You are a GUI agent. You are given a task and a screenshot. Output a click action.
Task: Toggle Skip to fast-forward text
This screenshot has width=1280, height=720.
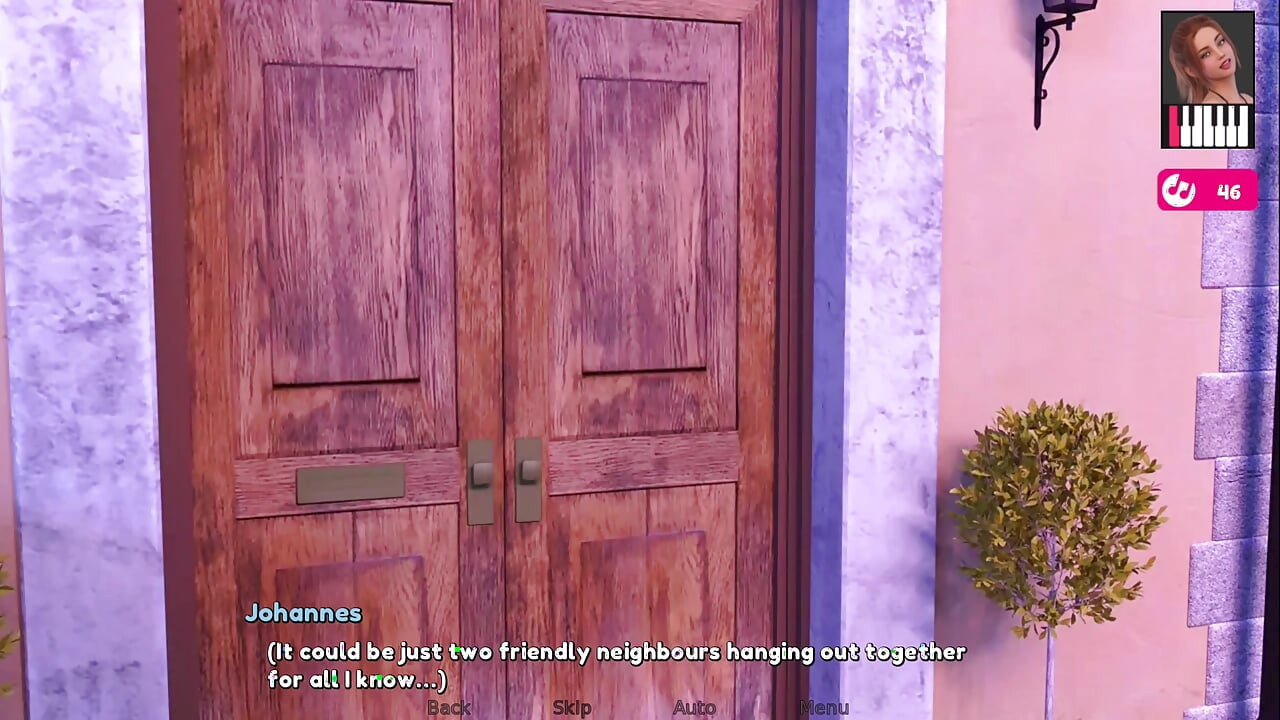pyautogui.click(x=571, y=707)
